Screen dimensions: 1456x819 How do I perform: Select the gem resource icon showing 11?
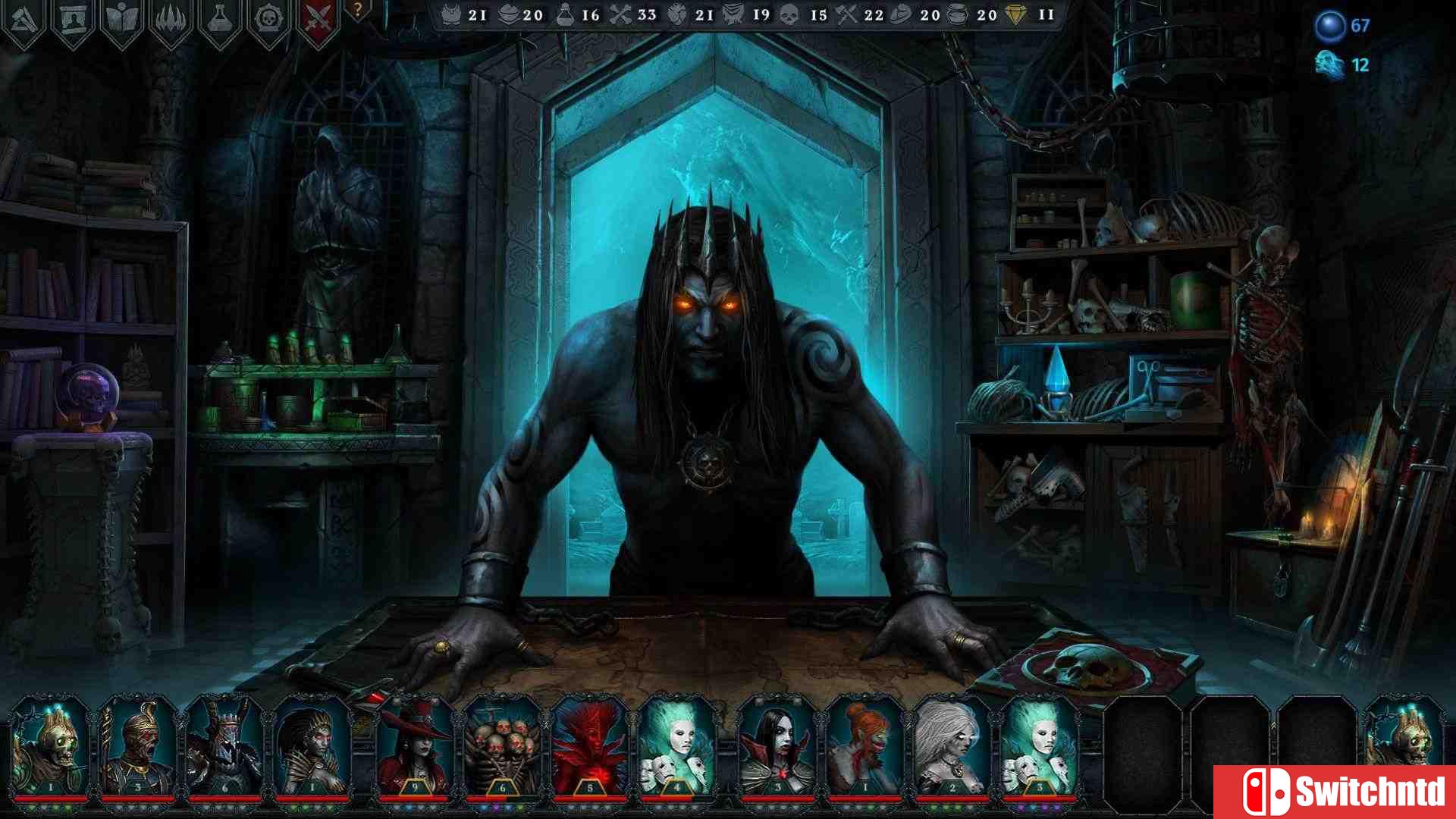click(x=1020, y=14)
